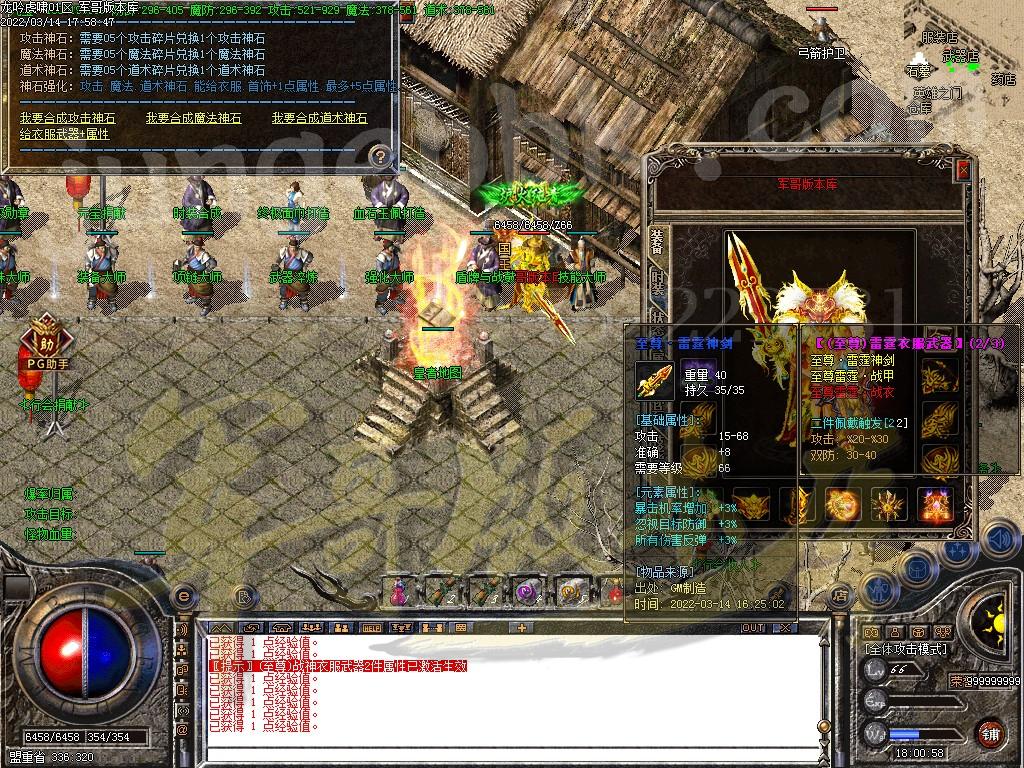Click the OUT button above chat
The height and width of the screenshot is (768, 1024).
tap(752, 628)
